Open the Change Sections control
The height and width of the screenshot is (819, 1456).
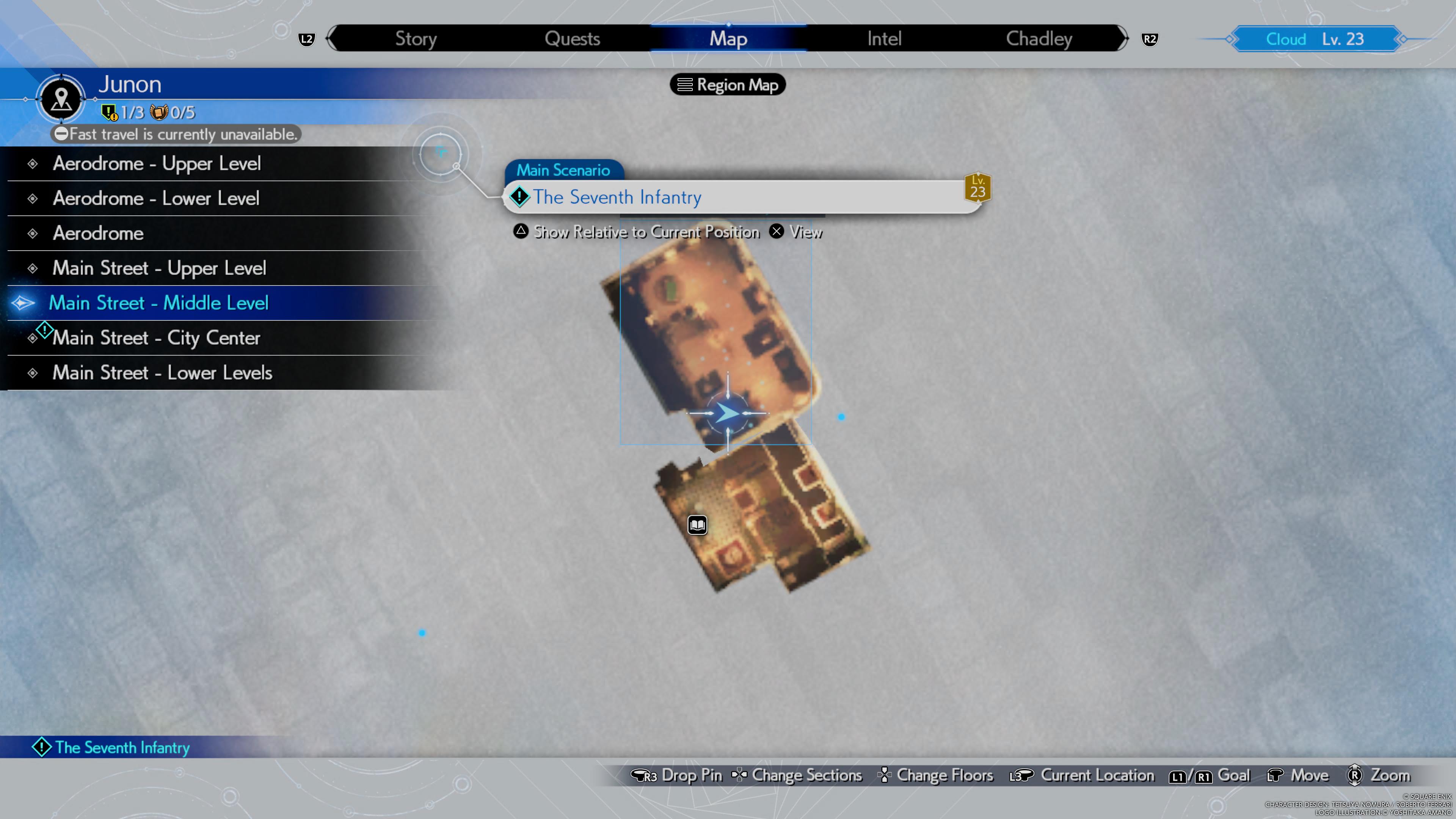(797, 775)
